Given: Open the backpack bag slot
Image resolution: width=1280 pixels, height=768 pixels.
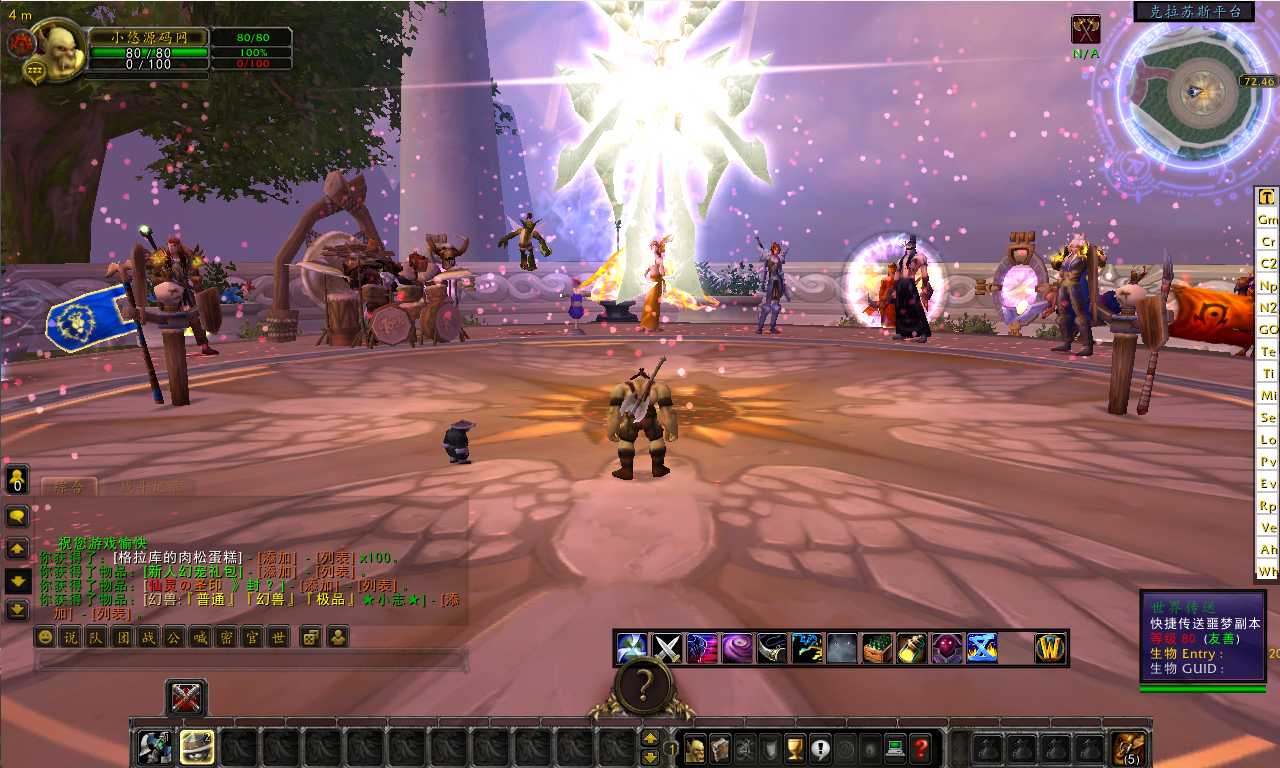Looking at the screenshot, I should pyautogui.click(x=1130, y=747).
